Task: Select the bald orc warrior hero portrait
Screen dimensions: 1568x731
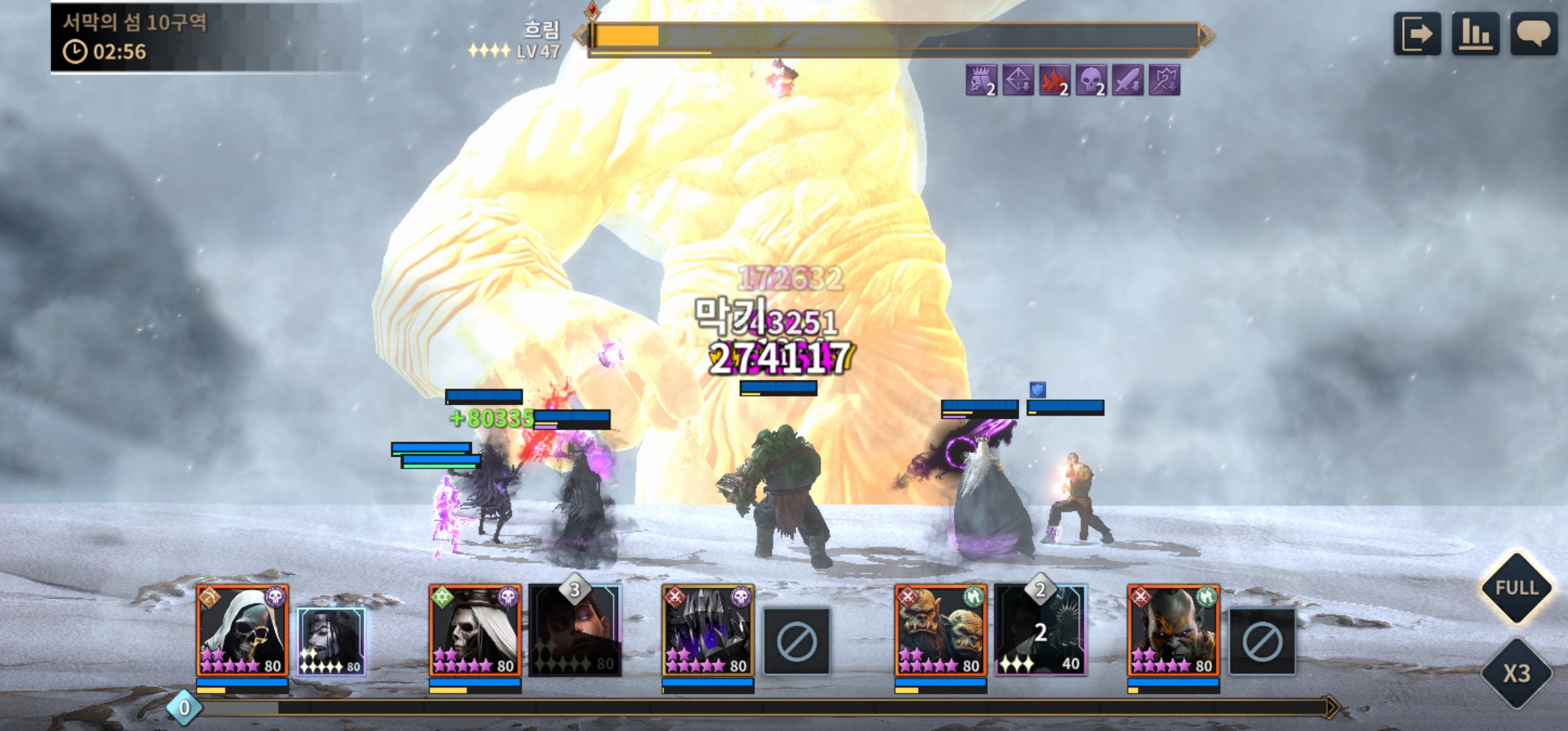Action: (x=1173, y=630)
